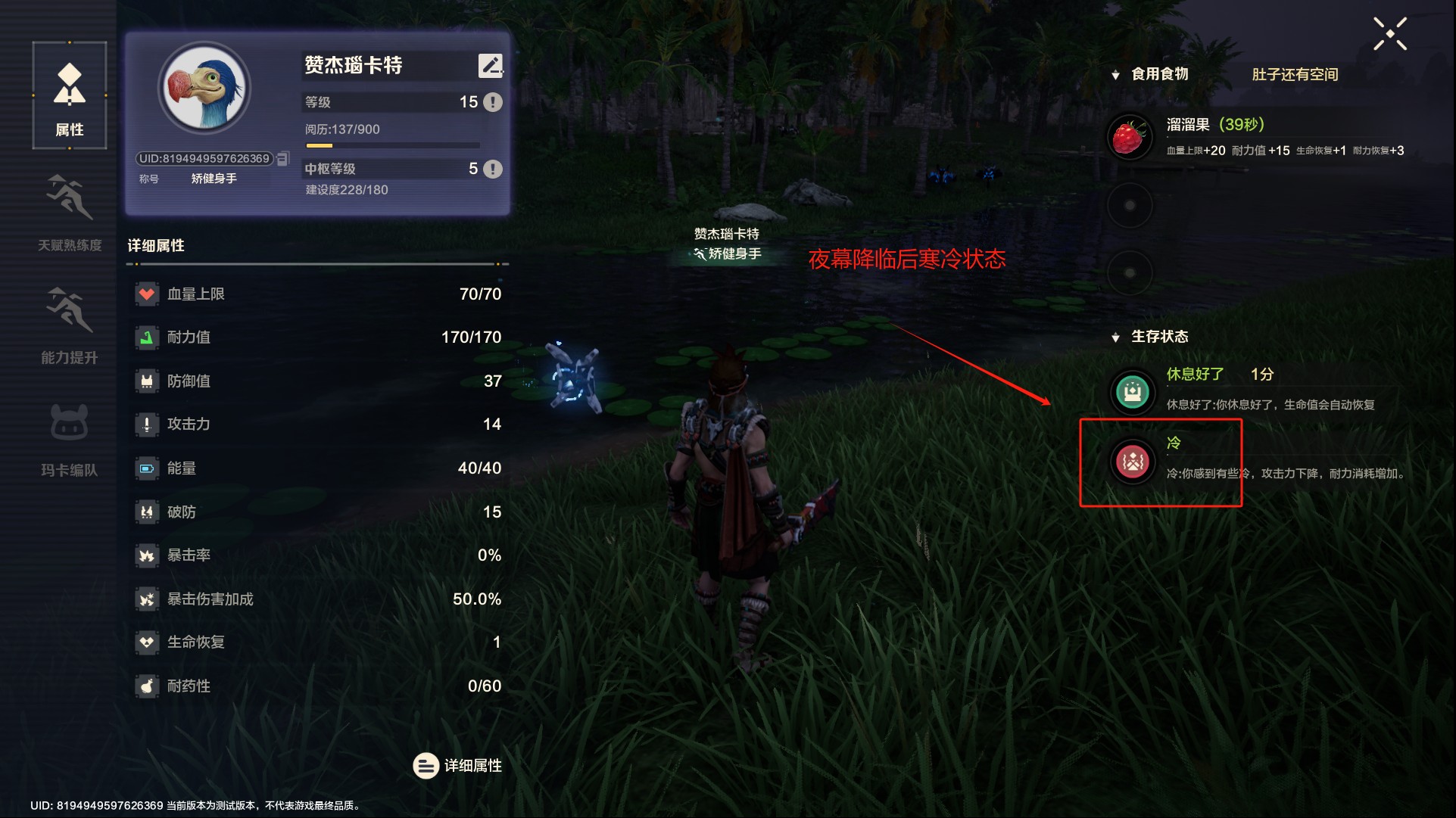This screenshot has width=1456, height=818.
Task: Click the 血量上限 heart attribute icon
Action: pyautogui.click(x=147, y=294)
